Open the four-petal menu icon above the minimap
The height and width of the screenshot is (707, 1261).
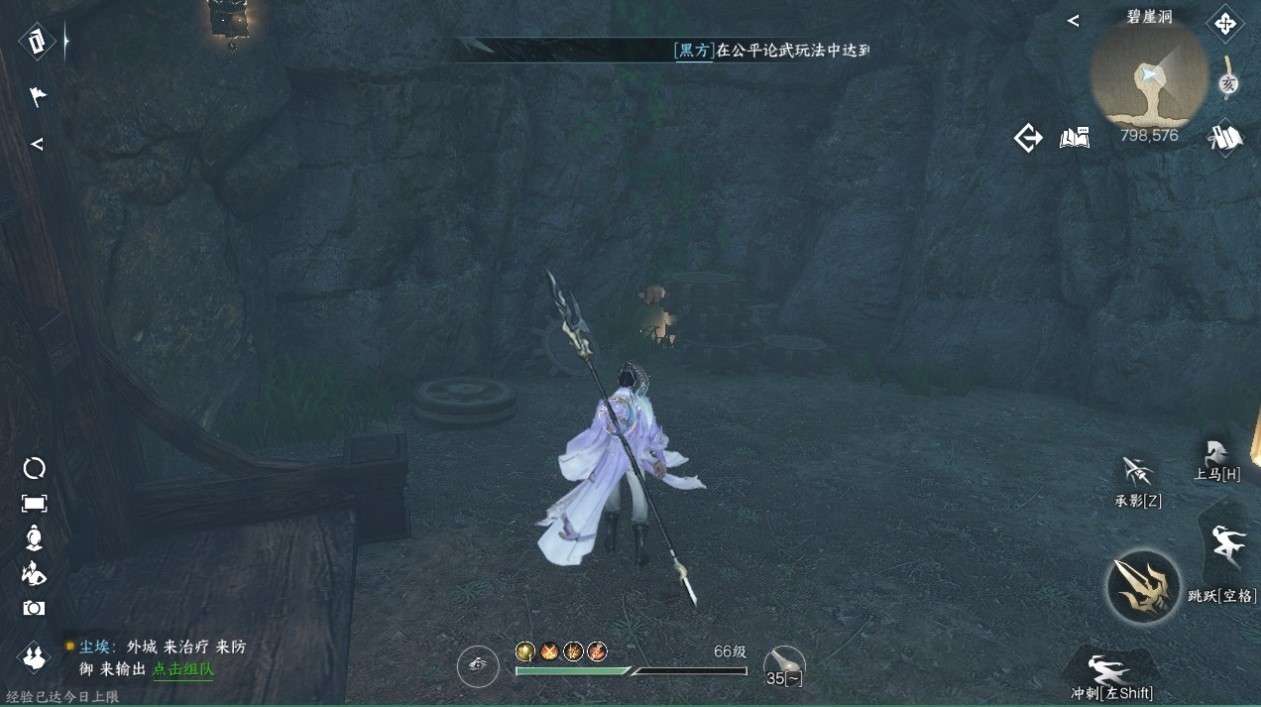click(1225, 23)
